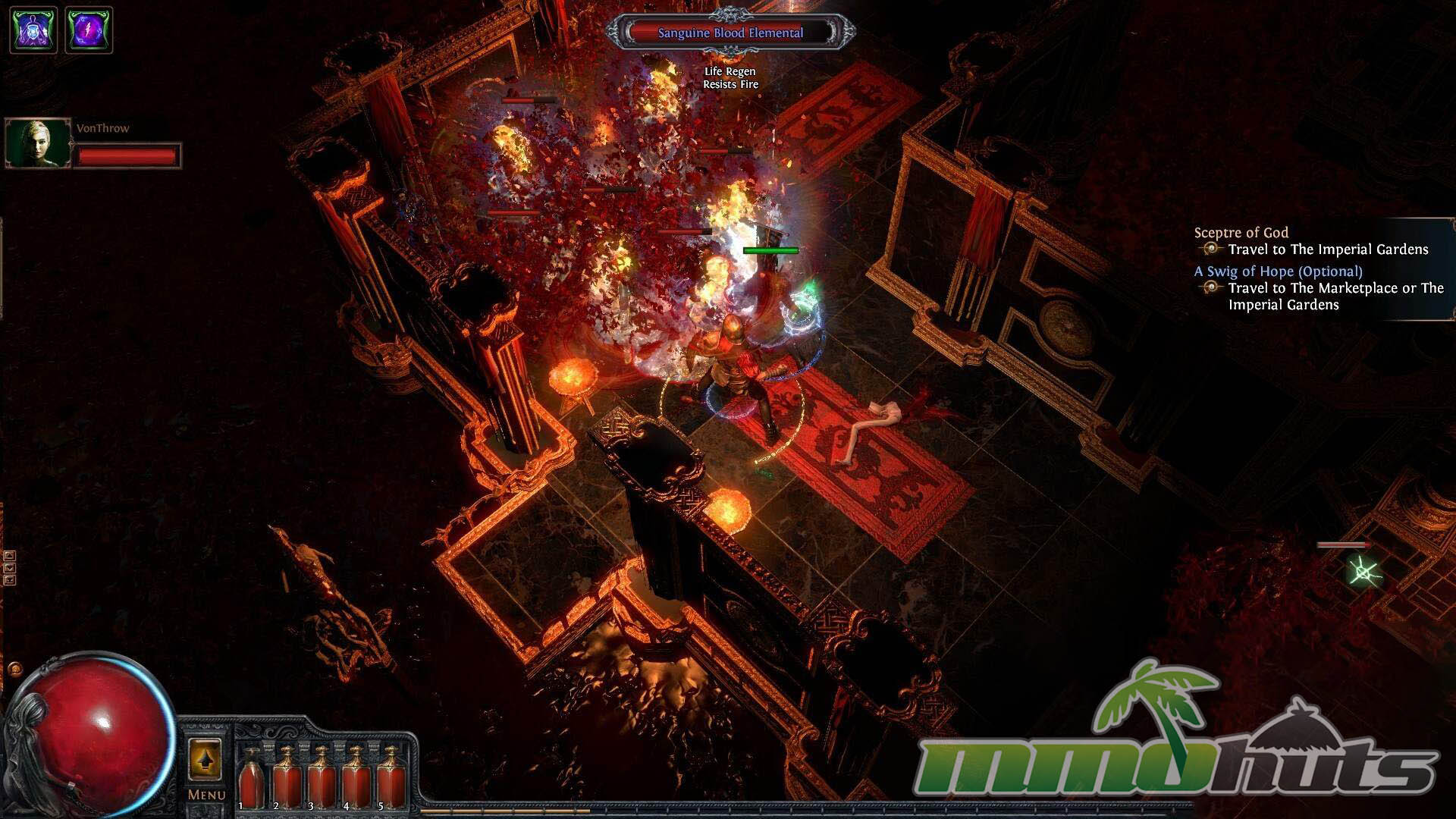Select the purple lightning buff icon
This screenshot has height=819, width=1456.
click(x=89, y=30)
